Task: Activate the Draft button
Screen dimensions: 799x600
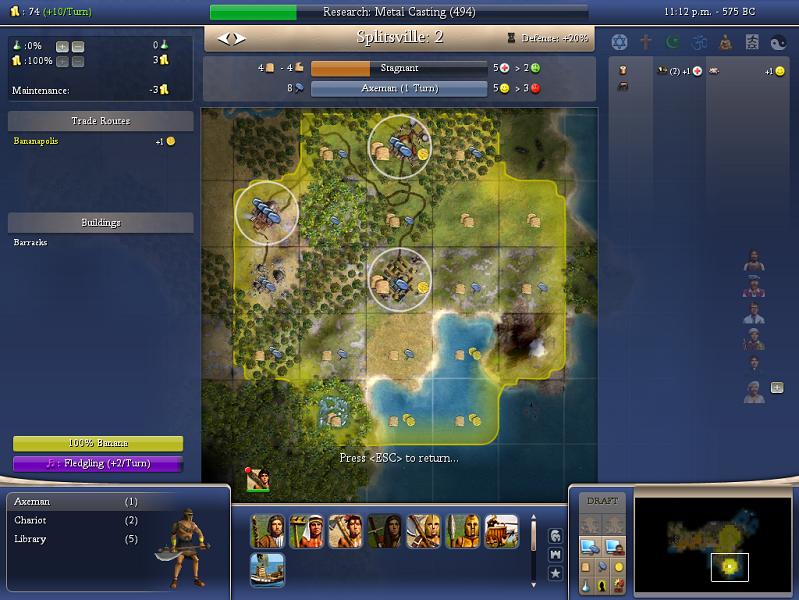Action: click(602, 501)
